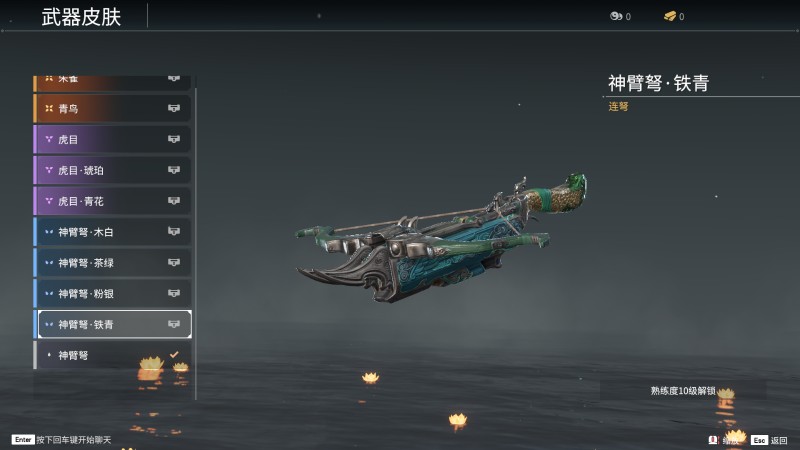Select the 神臂弩·木白 skin
The width and height of the screenshot is (800, 450).
[112, 232]
